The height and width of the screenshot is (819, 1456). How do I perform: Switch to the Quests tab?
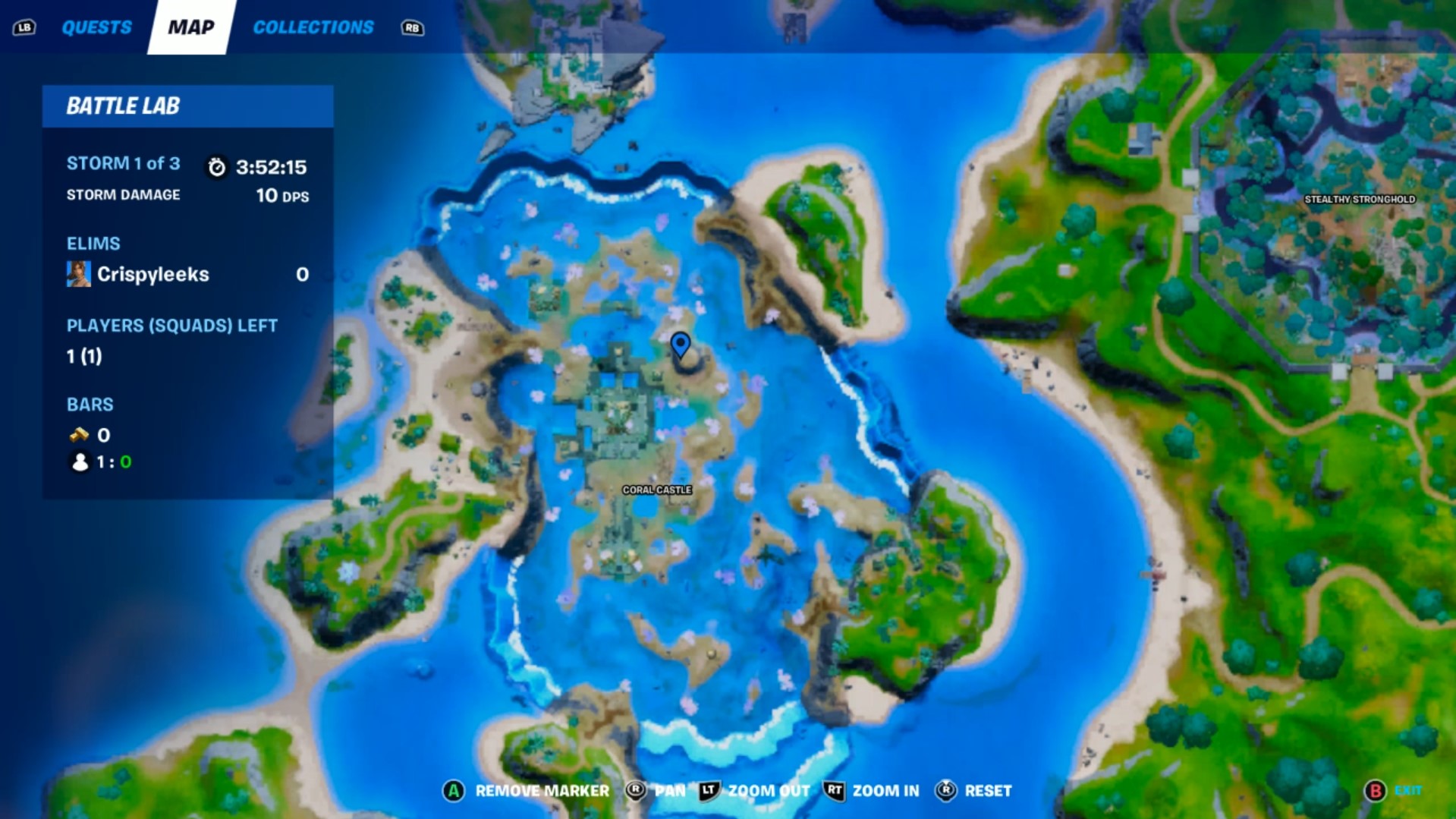96,27
